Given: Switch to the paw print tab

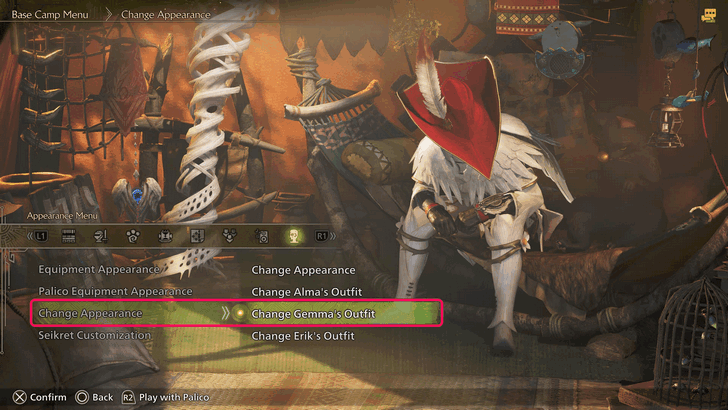Looking at the screenshot, I should click(133, 237).
